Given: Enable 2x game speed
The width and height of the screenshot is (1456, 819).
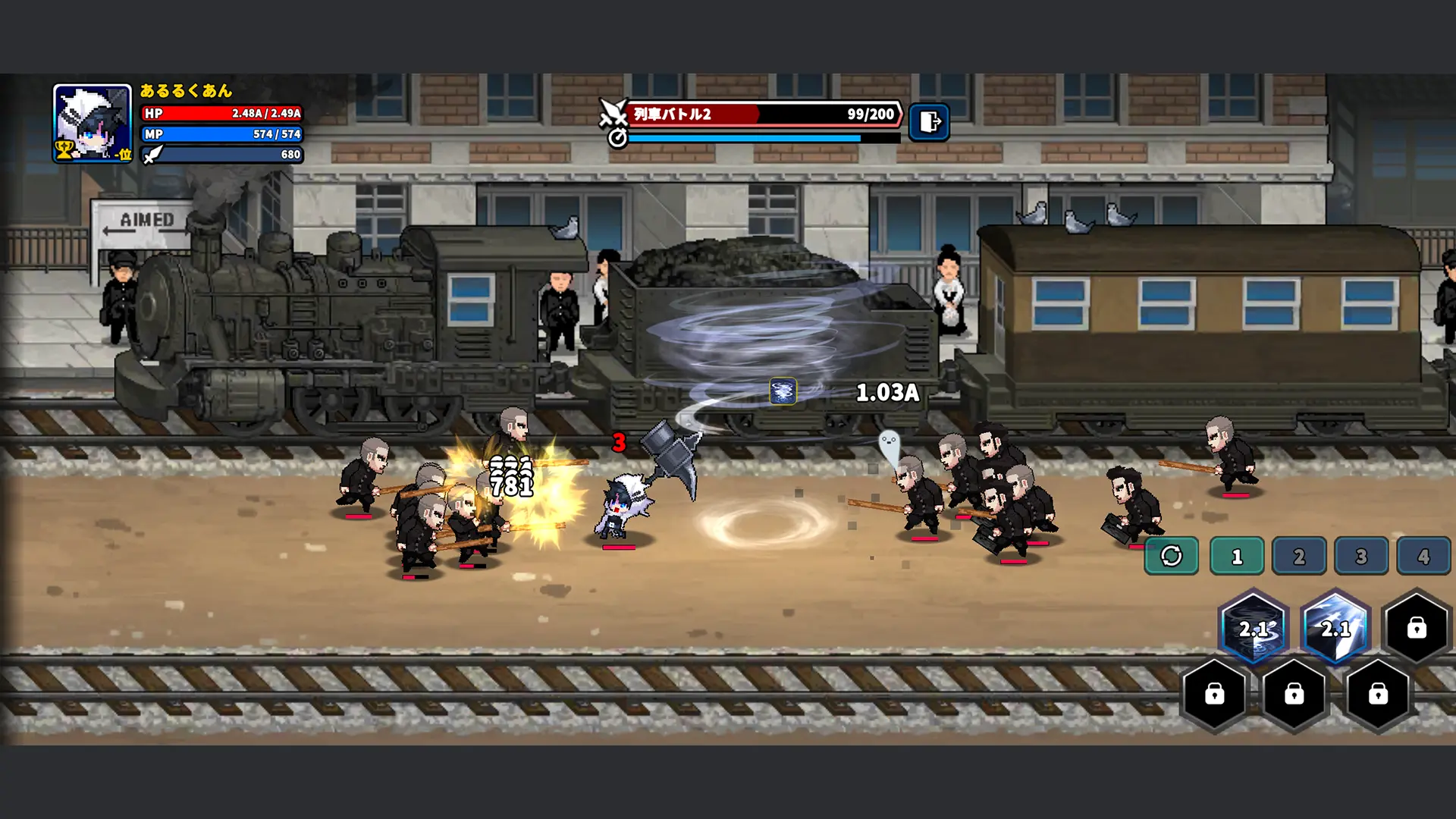Looking at the screenshot, I should 1300,556.
